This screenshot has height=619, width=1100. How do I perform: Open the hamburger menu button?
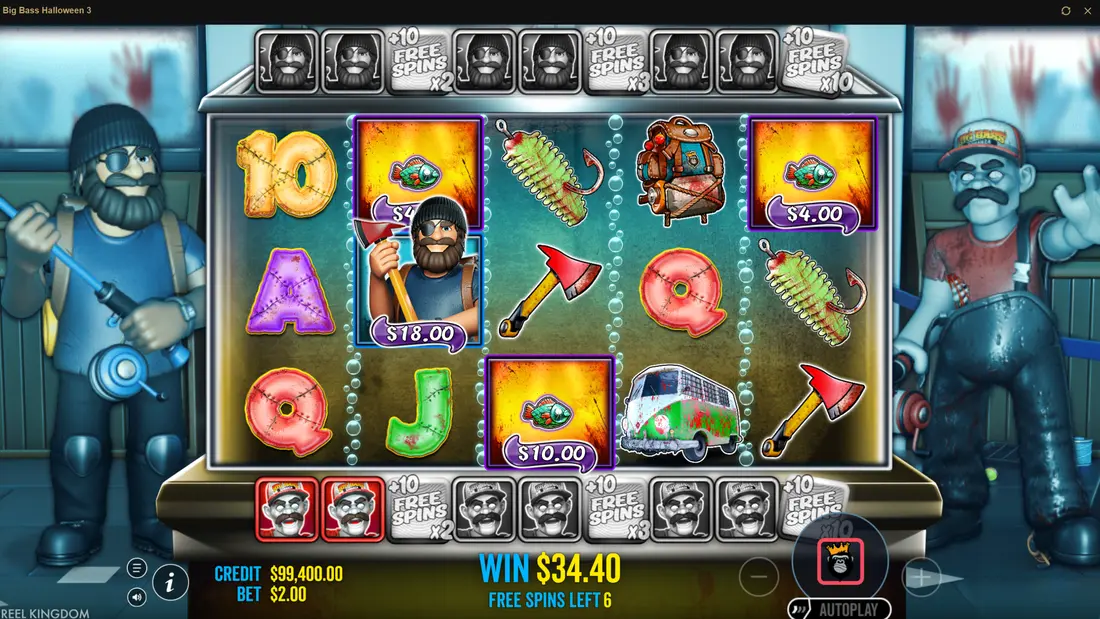[x=137, y=569]
